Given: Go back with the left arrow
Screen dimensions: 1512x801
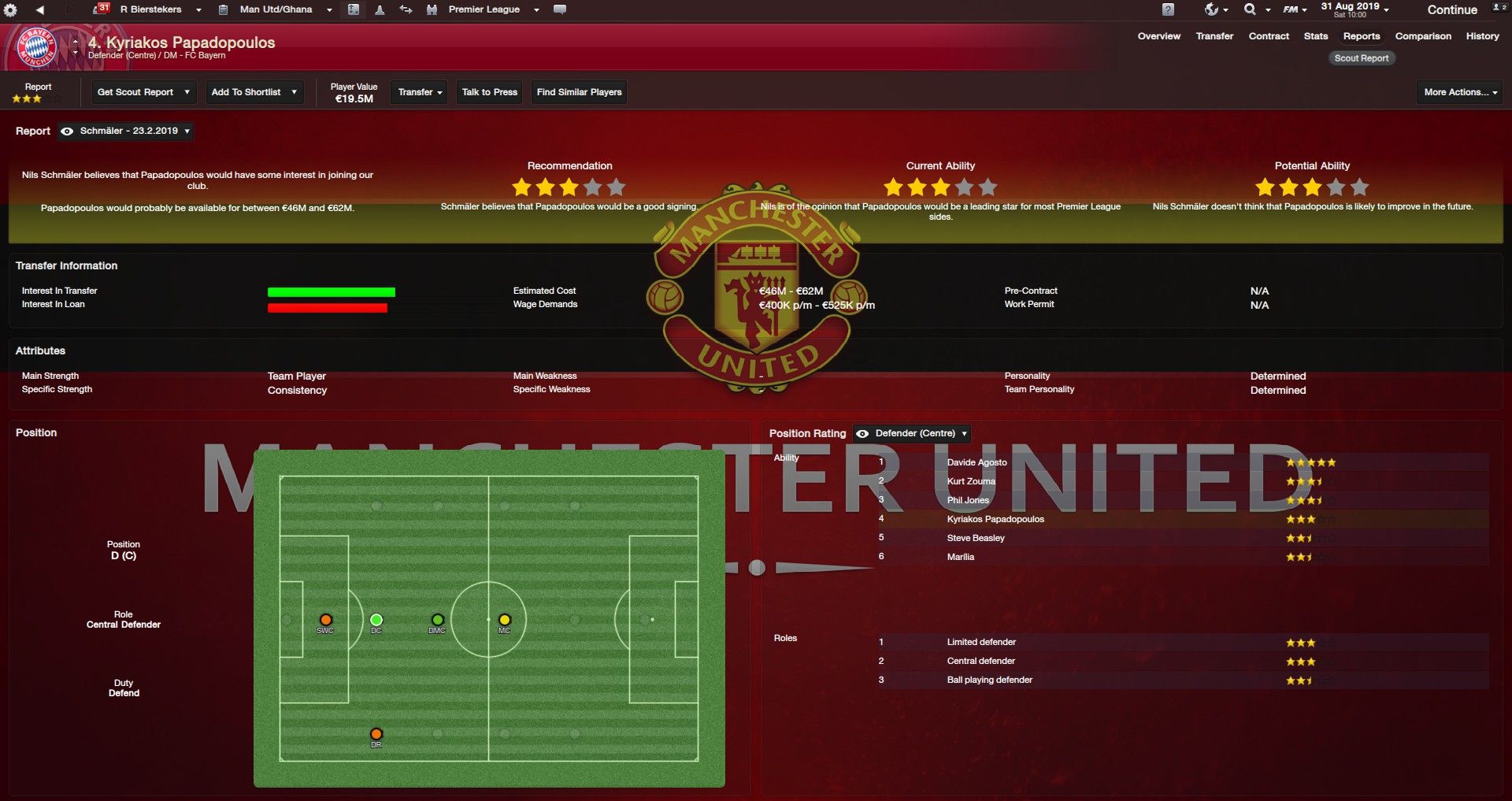Looking at the screenshot, I should [x=40, y=9].
